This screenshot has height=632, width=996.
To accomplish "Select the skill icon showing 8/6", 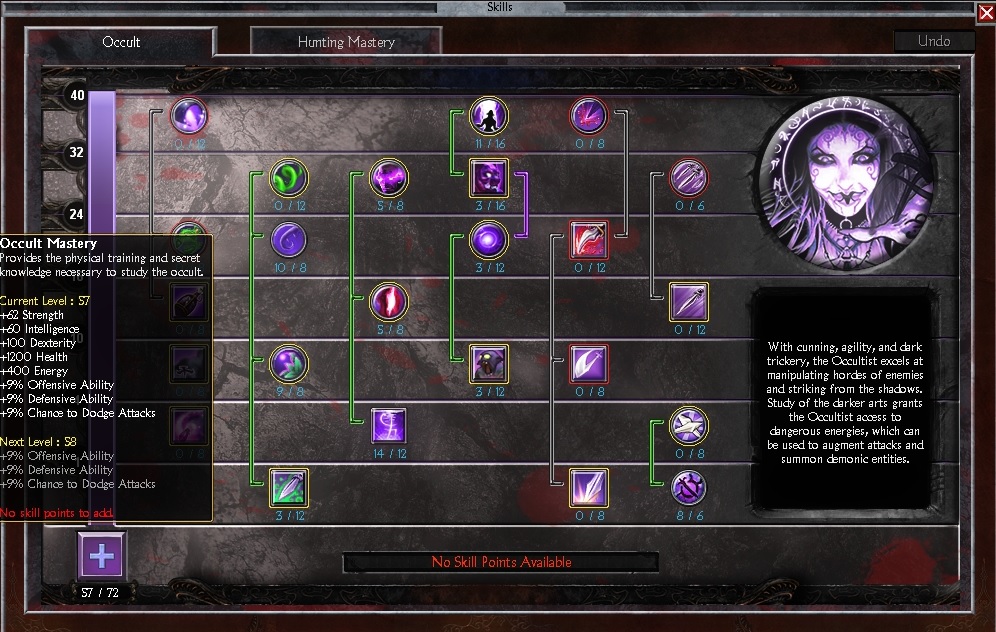I will click(689, 488).
